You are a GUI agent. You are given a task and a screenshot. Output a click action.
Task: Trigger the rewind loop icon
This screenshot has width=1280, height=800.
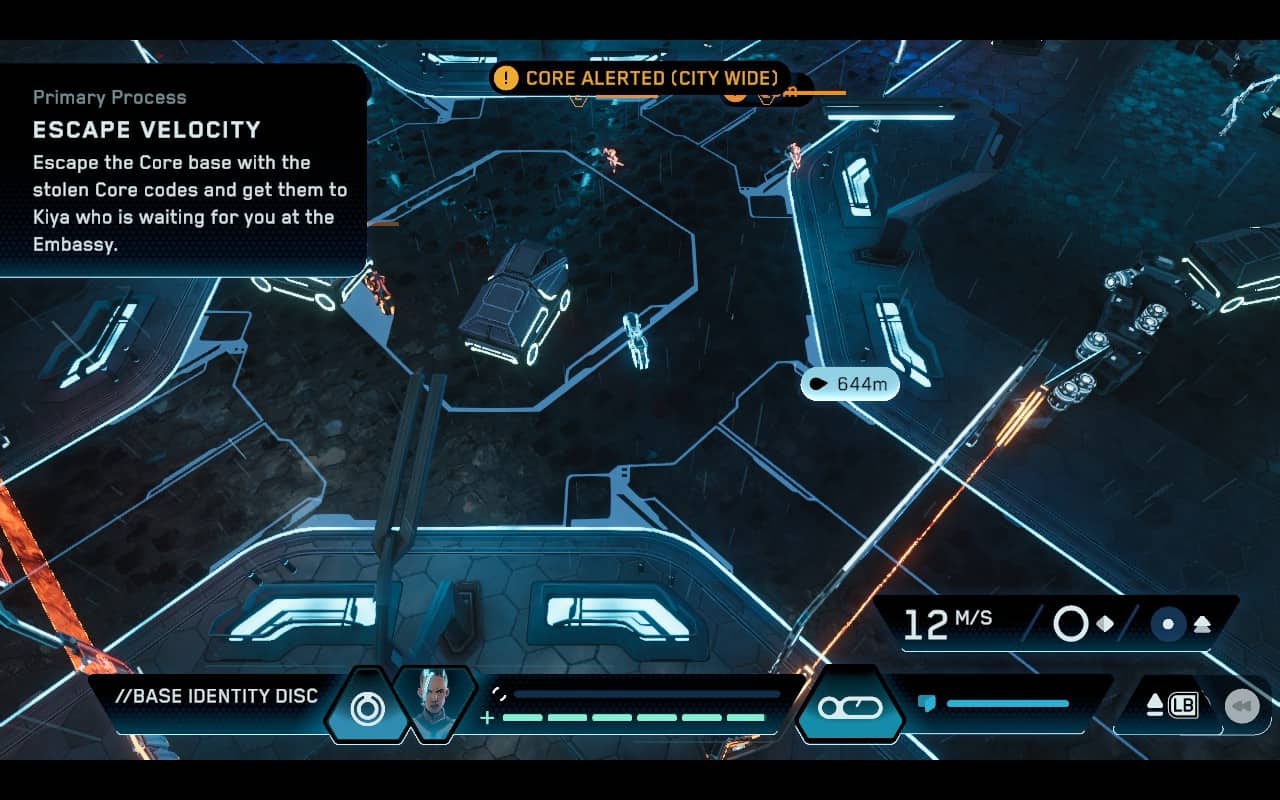1242,706
